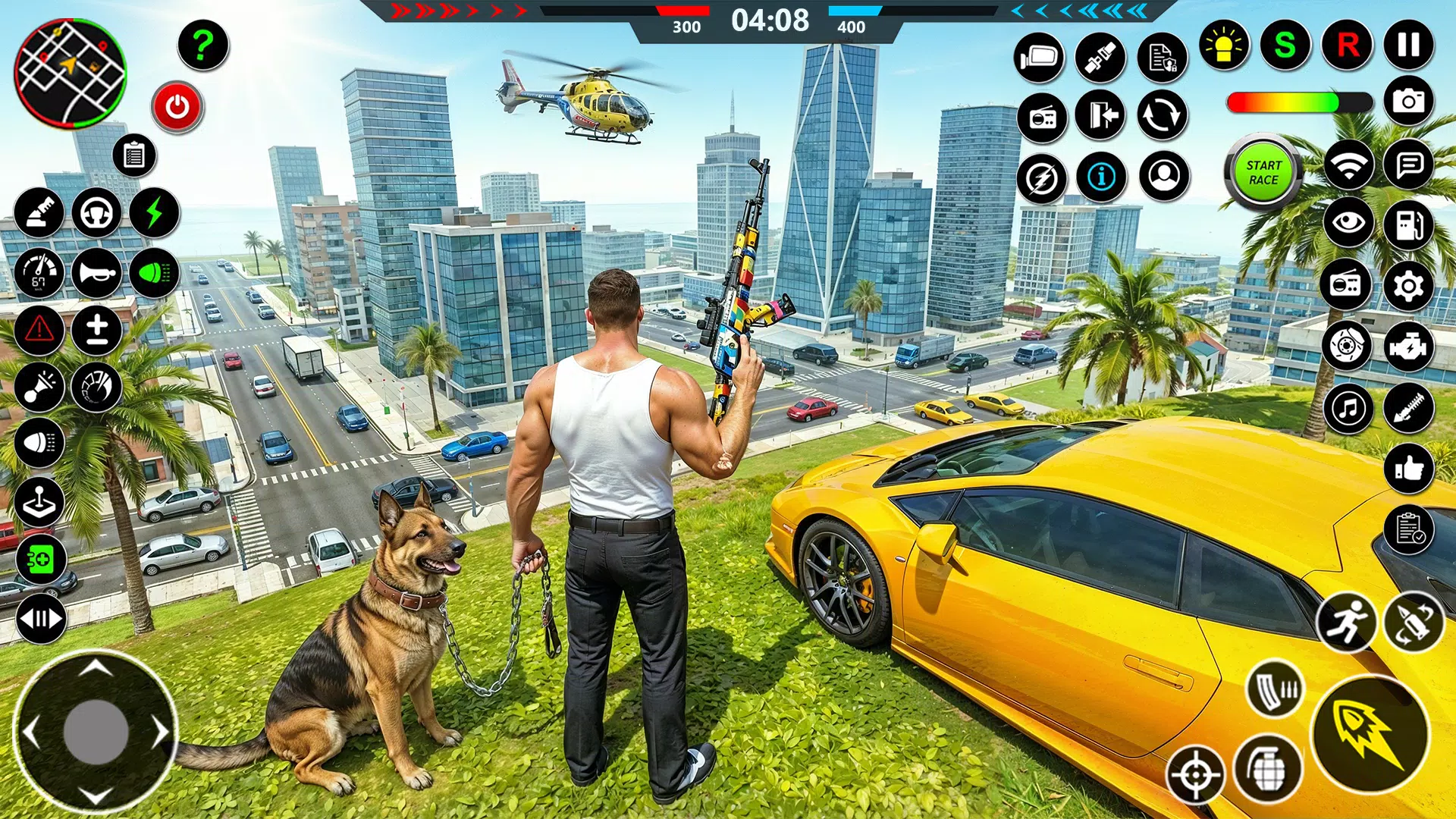This screenshot has height=819, width=1456.
Task: Open the player profile icon
Action: click(x=1163, y=176)
